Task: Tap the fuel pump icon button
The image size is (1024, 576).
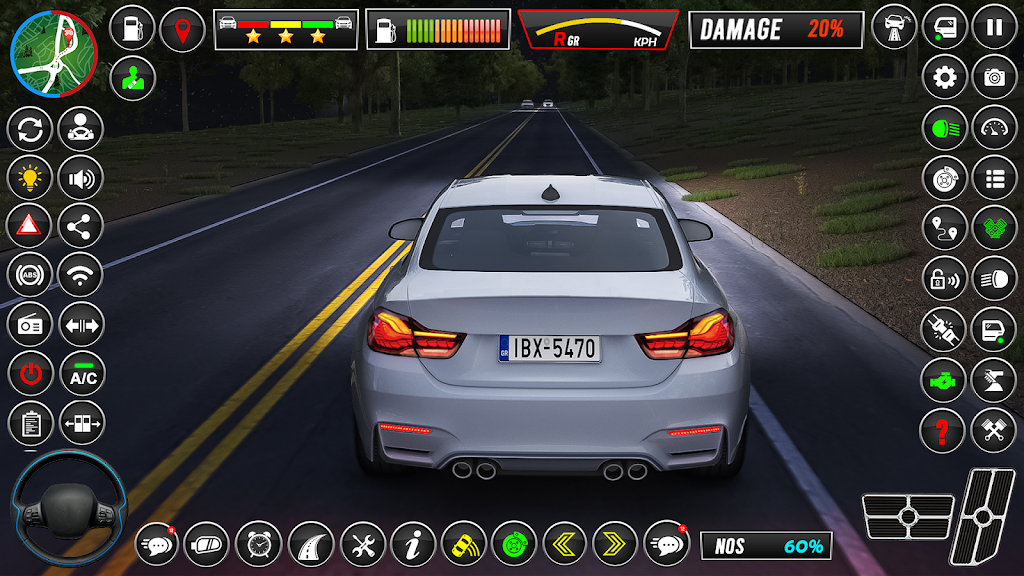Action: pos(131,28)
